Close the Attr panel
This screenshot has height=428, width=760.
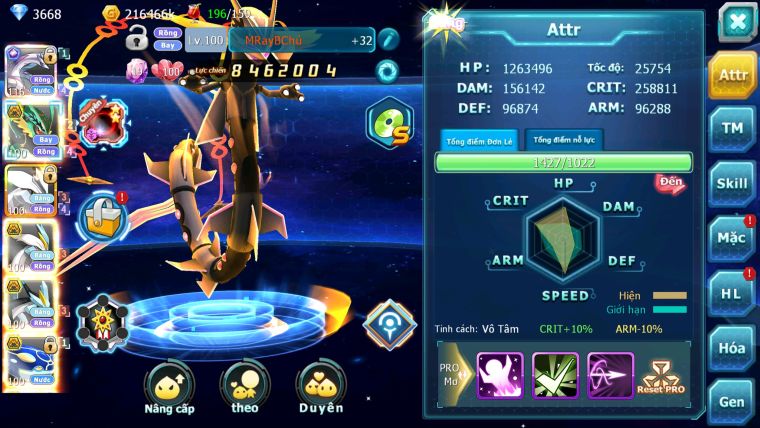click(x=737, y=21)
